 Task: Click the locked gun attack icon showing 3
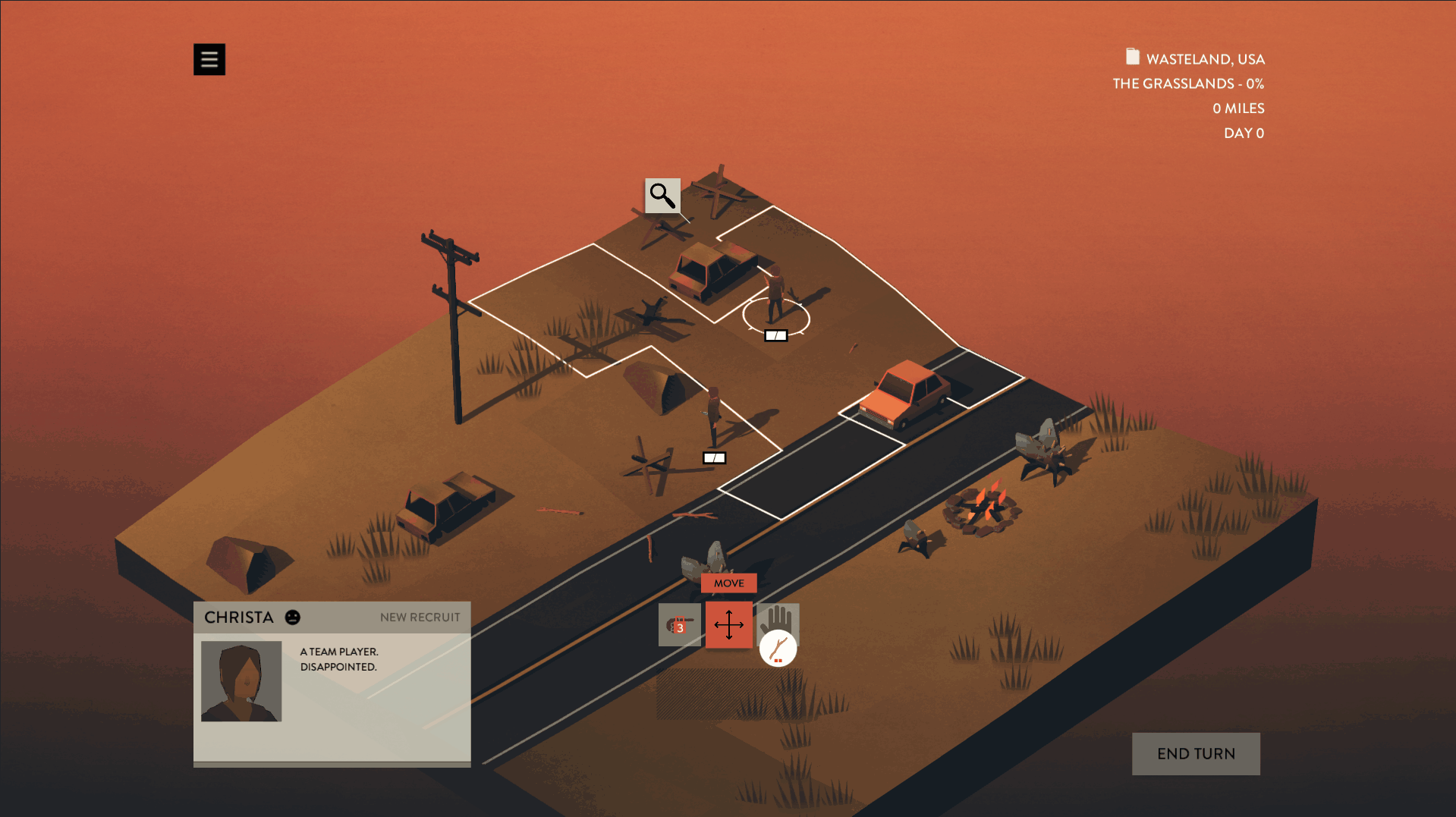pos(679,624)
